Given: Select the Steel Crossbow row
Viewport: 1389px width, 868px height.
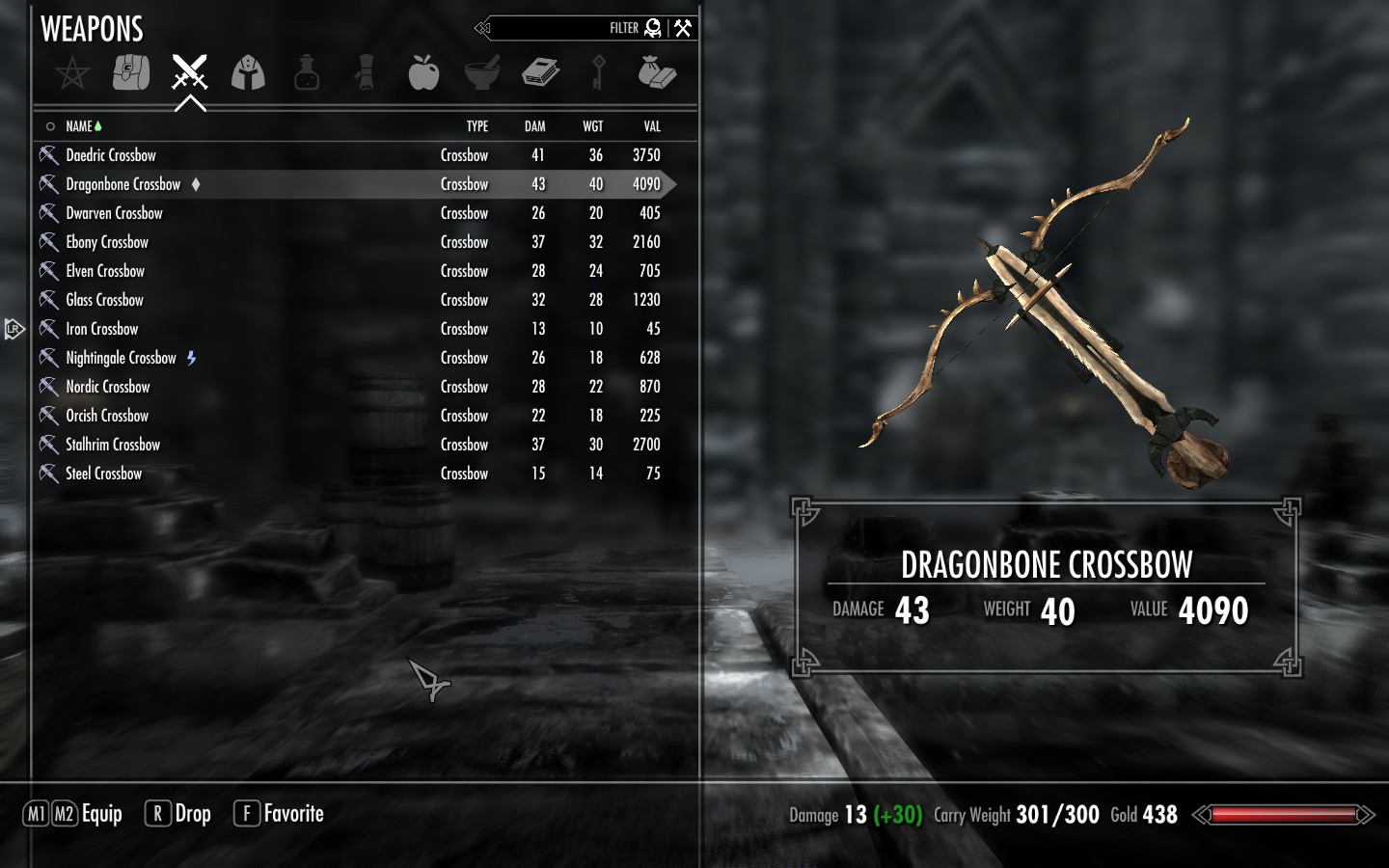Looking at the screenshot, I should pos(103,474).
